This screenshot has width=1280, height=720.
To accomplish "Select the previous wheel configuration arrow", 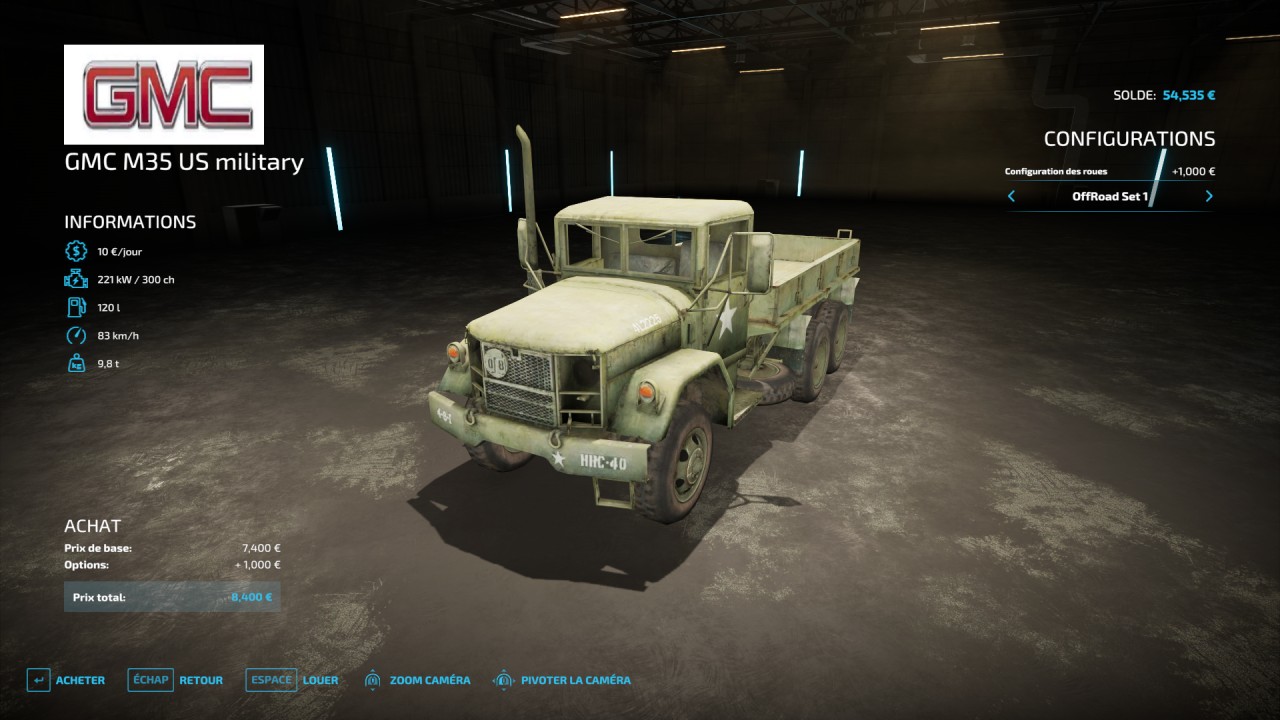I will point(1010,197).
